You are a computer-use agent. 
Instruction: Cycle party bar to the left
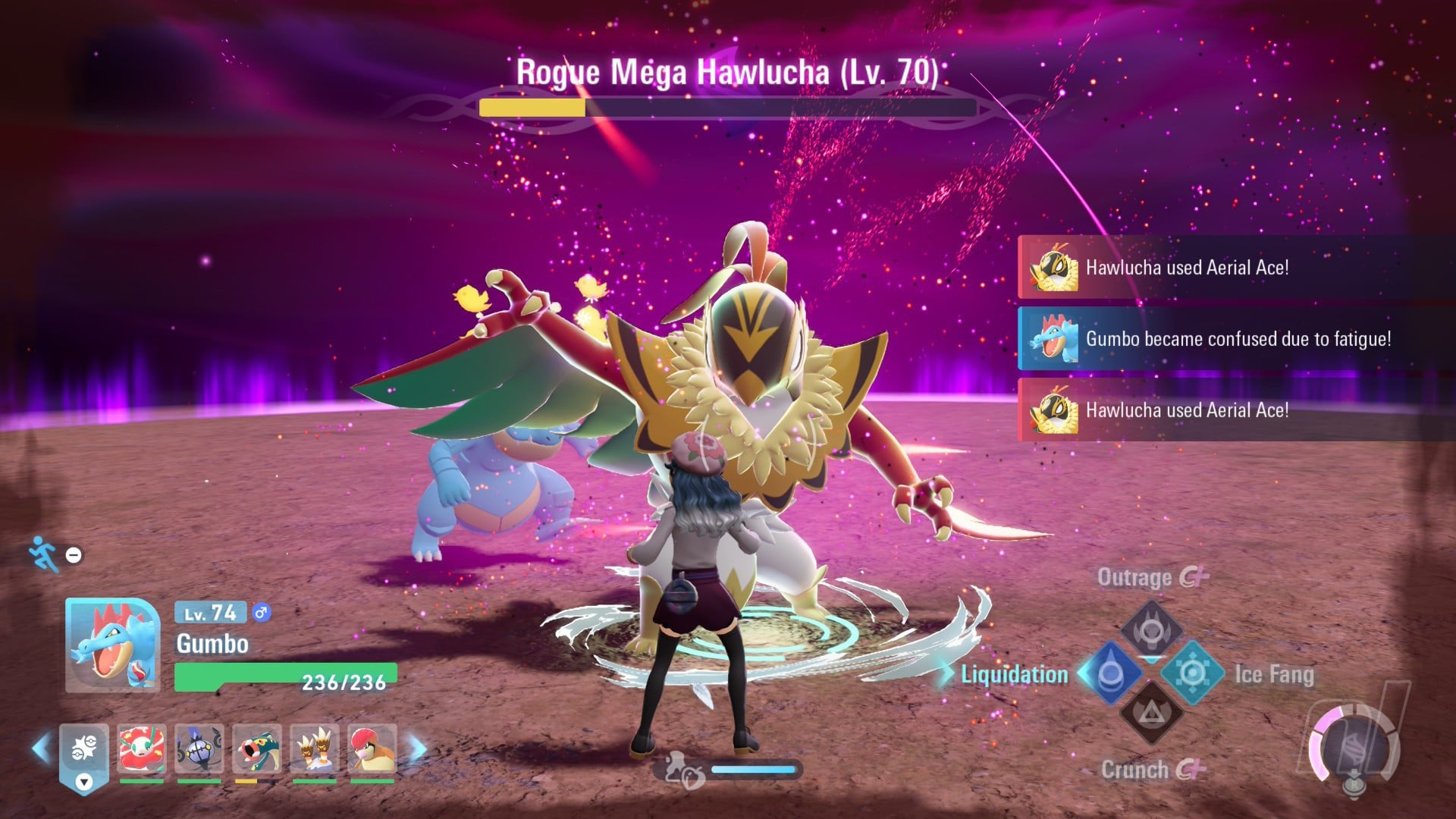(40, 749)
